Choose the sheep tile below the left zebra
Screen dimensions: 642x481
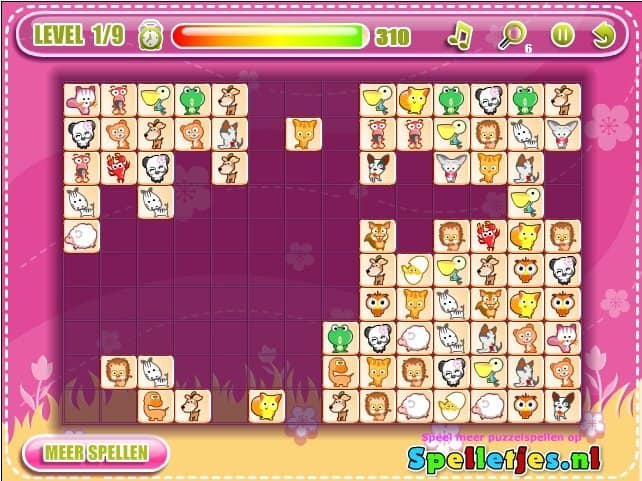click(82, 236)
